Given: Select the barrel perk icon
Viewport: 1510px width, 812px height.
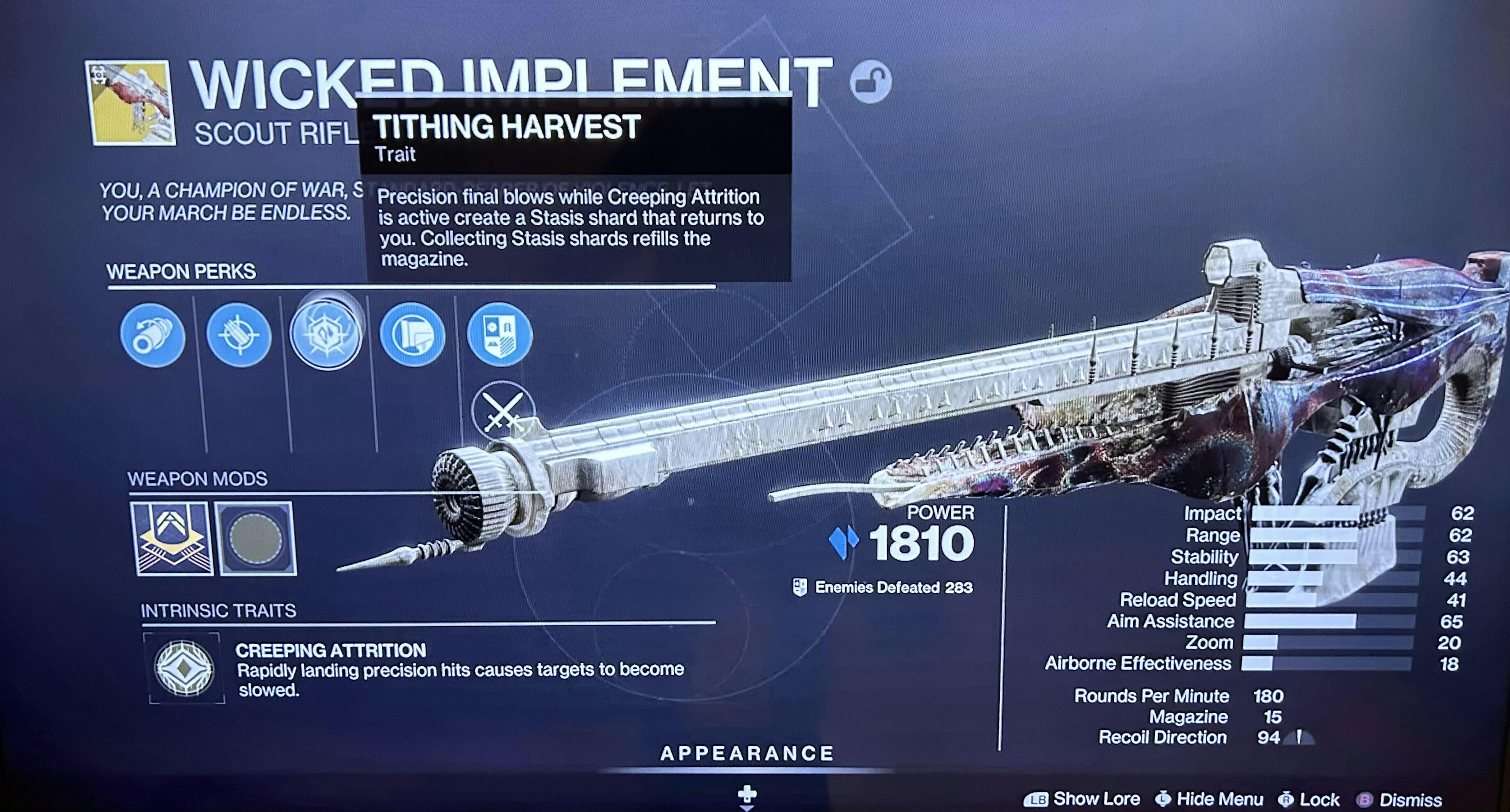Looking at the screenshot, I should pyautogui.click(x=152, y=336).
